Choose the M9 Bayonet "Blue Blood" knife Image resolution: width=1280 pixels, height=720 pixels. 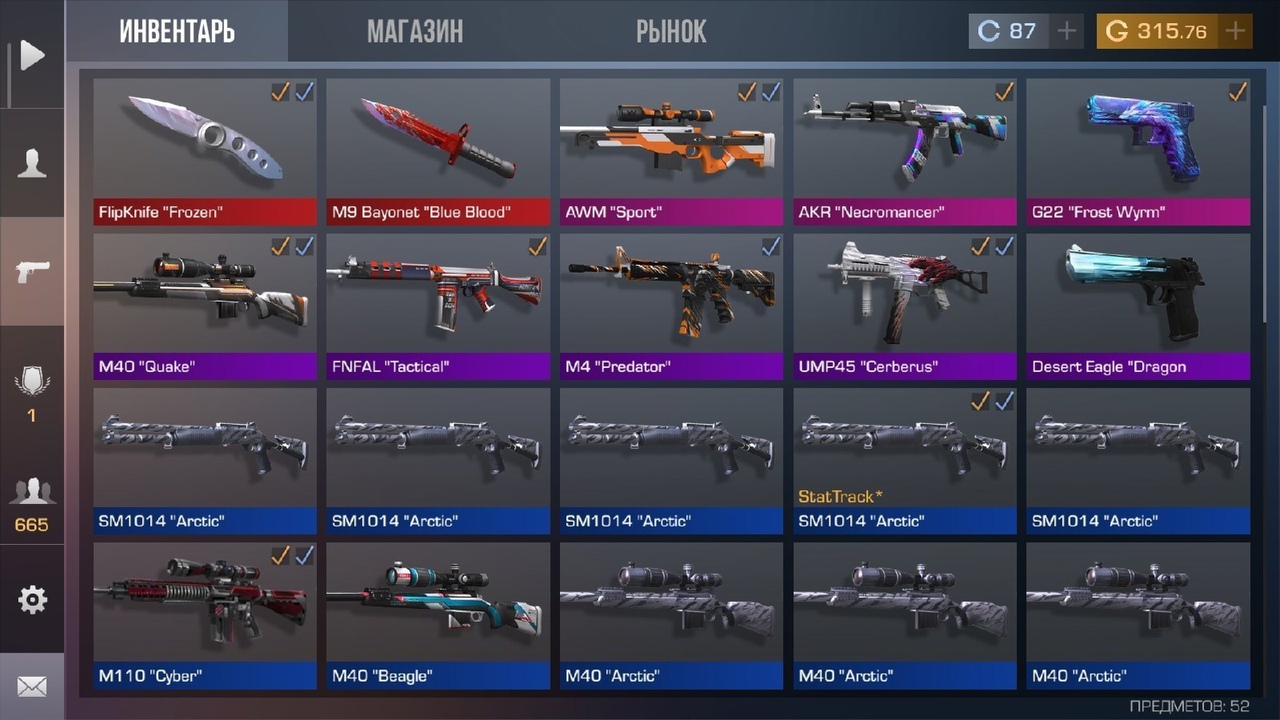(438, 150)
